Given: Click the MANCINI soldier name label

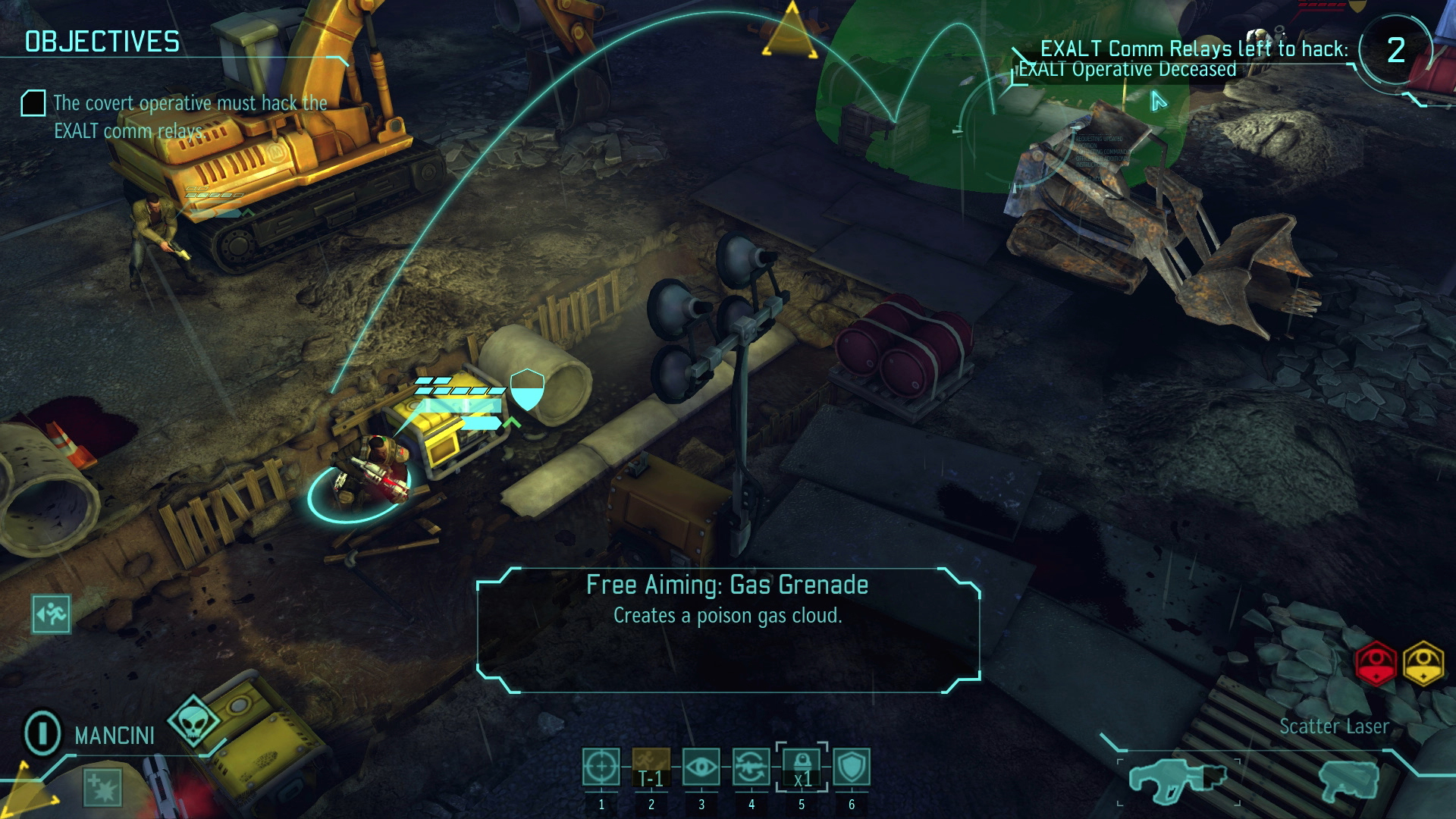Looking at the screenshot, I should coord(114,736).
